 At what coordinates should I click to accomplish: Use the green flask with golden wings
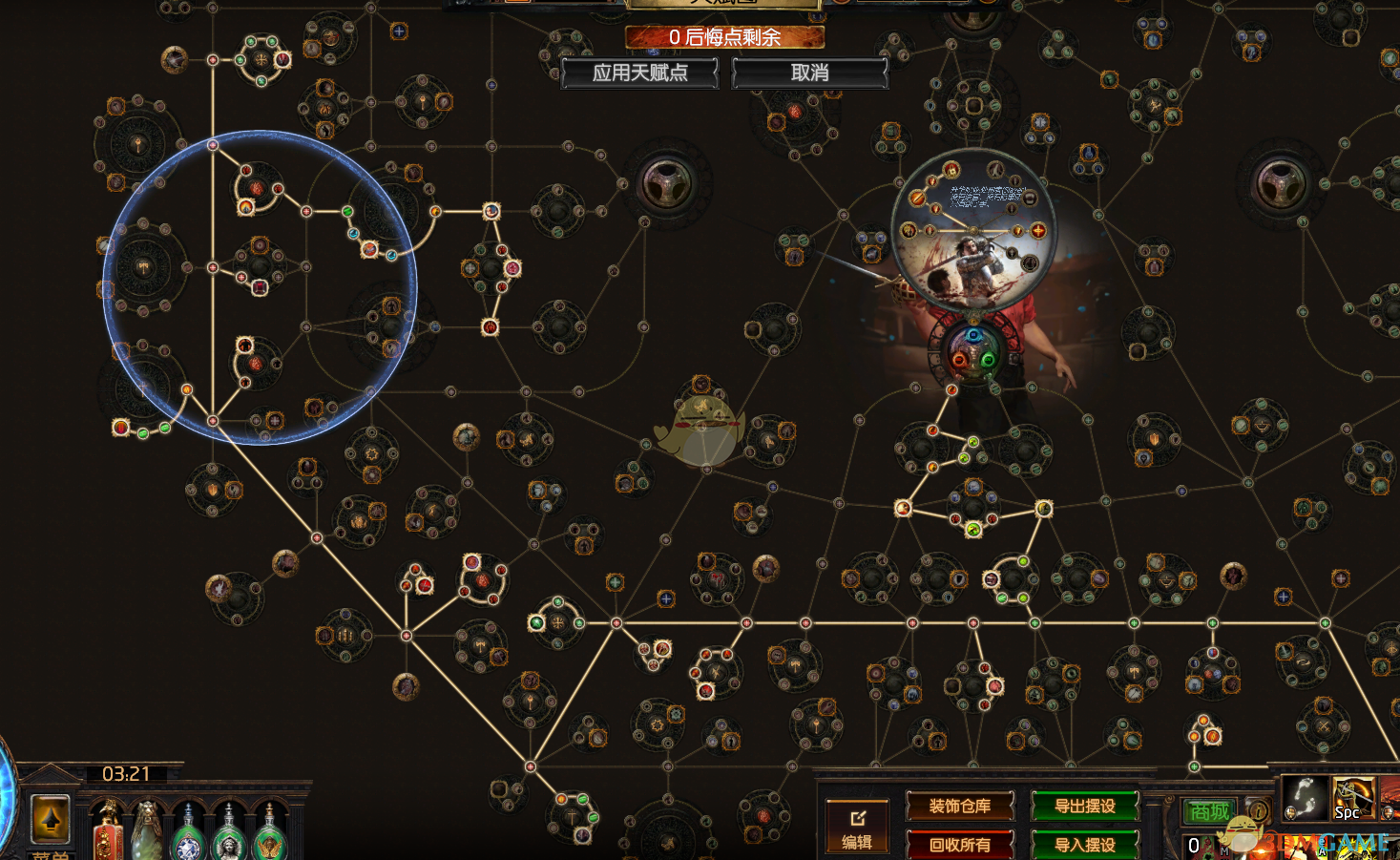pyautogui.click(x=269, y=837)
